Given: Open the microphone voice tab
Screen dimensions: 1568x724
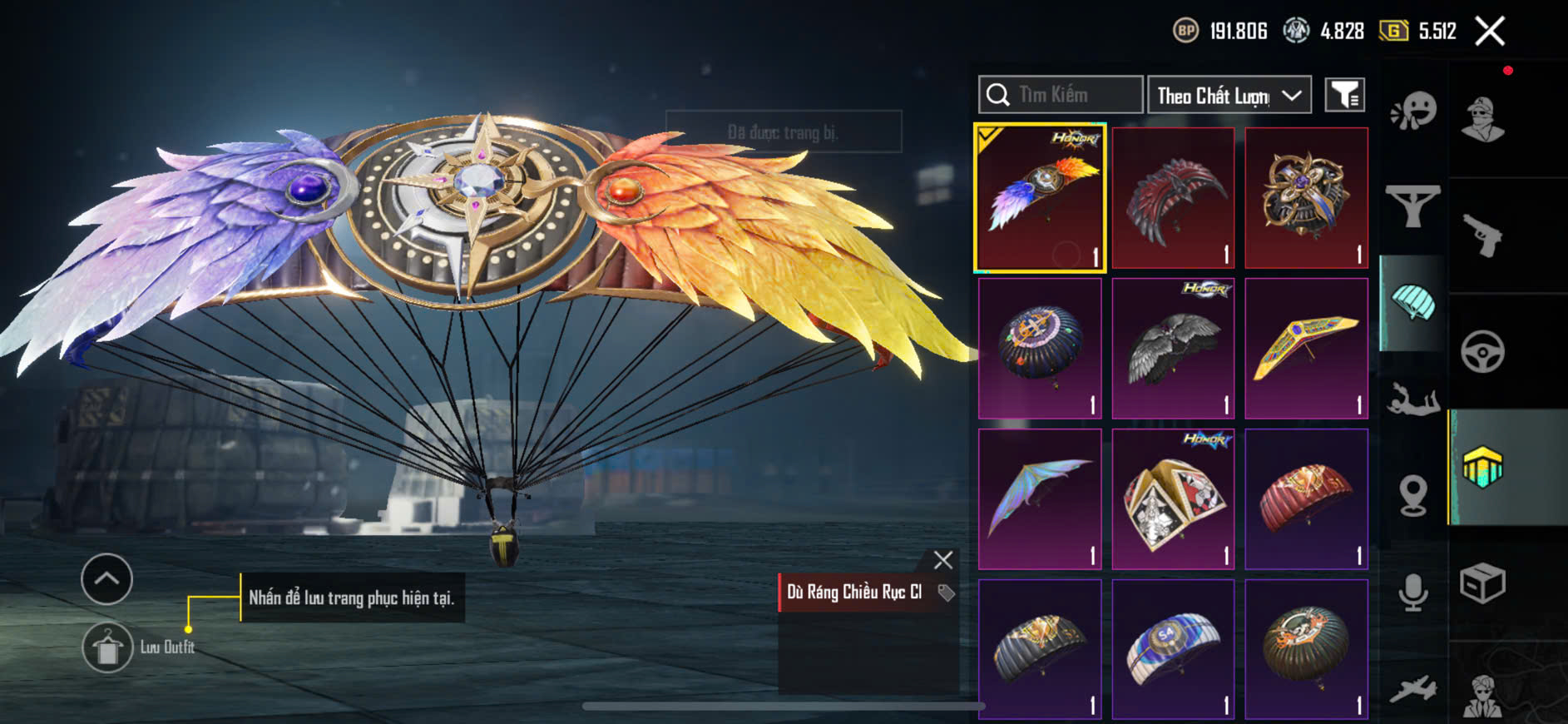Looking at the screenshot, I should pos(1413,593).
